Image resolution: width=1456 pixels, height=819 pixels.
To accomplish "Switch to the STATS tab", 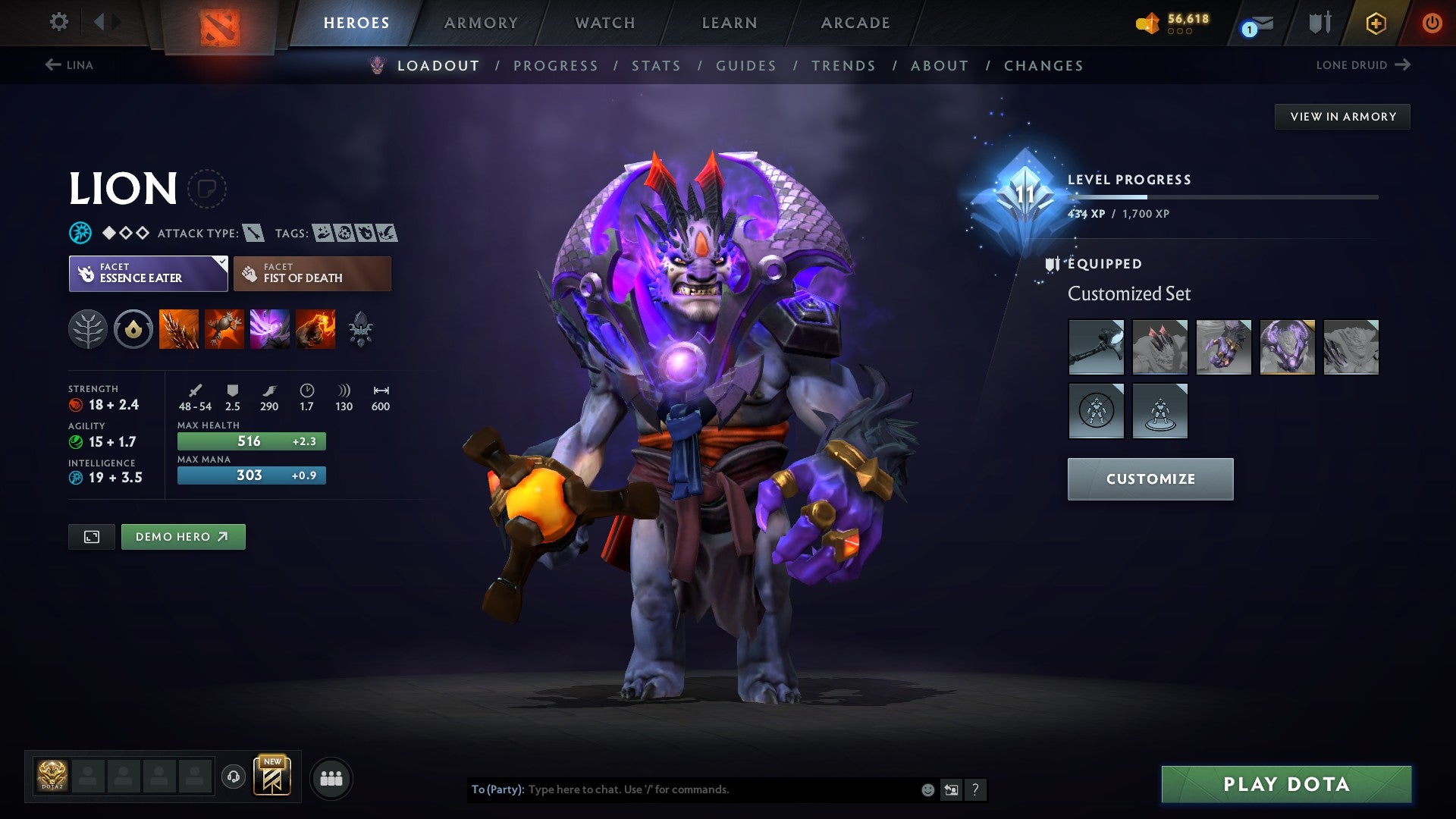I will click(x=657, y=66).
